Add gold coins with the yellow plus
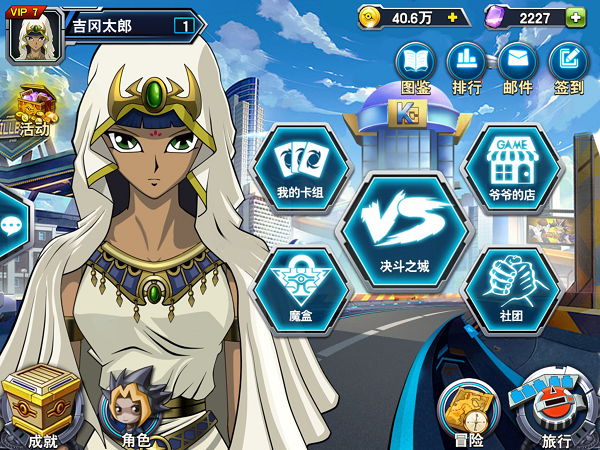The image size is (600, 450). tap(453, 17)
